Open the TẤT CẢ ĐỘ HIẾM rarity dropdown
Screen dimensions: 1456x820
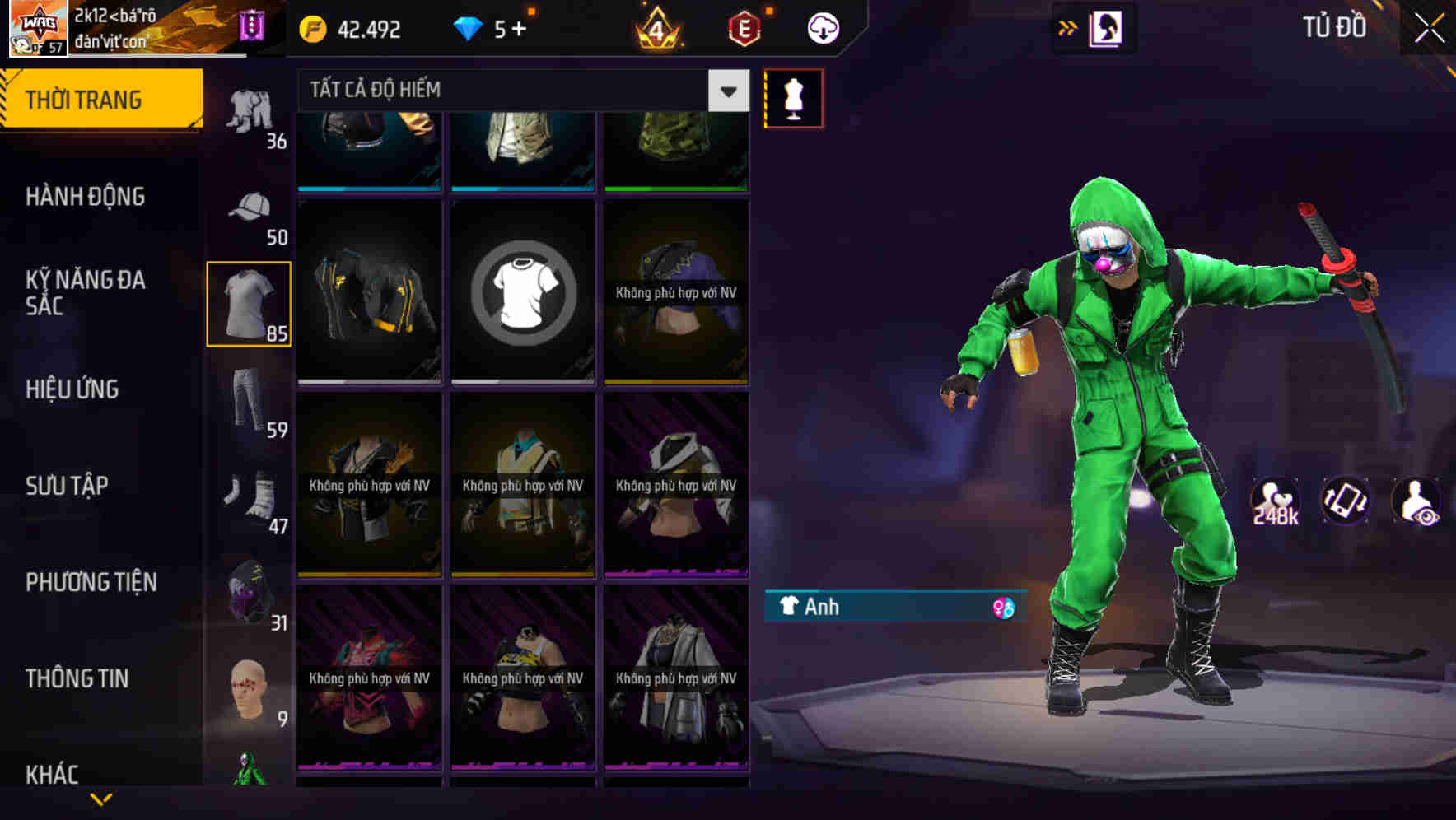coord(511,91)
